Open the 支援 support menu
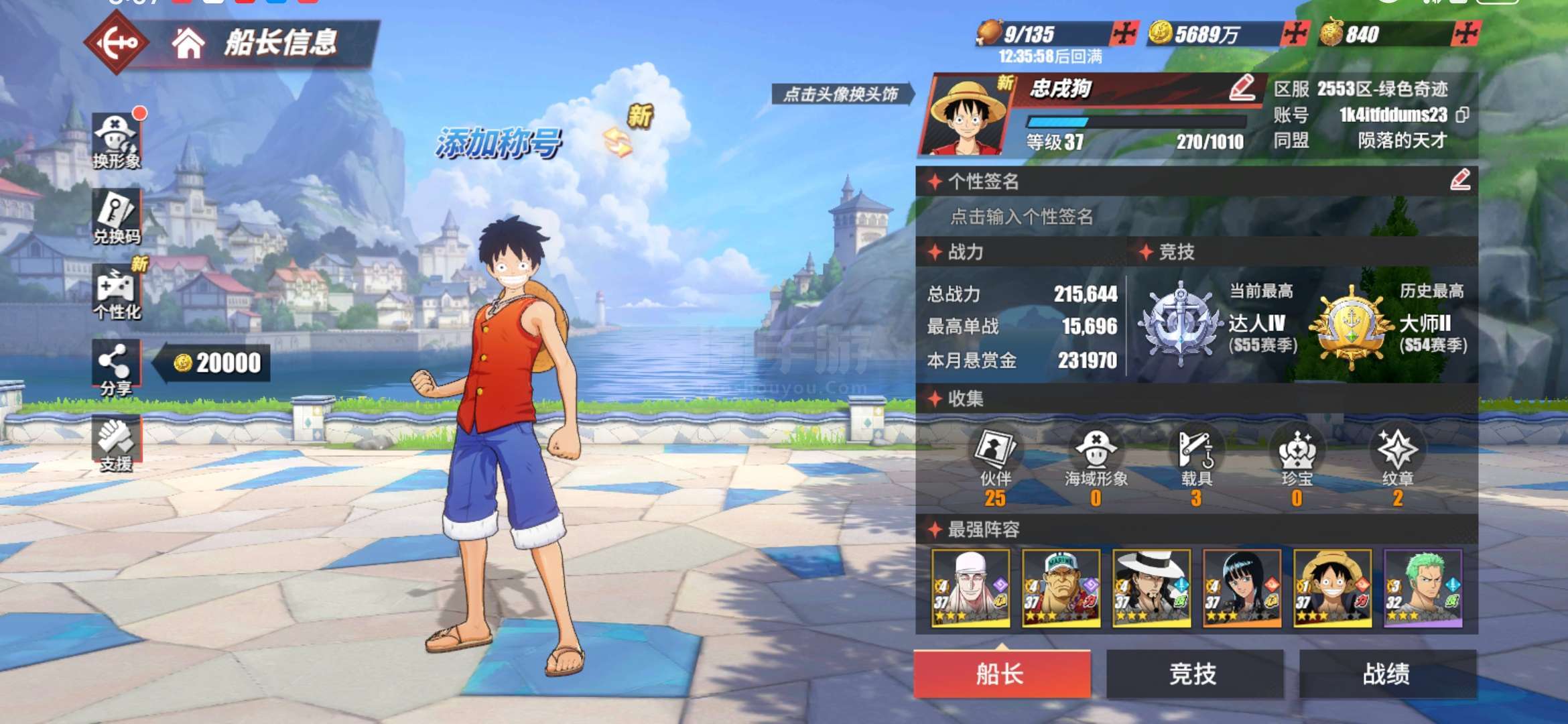Image resolution: width=1568 pixels, height=724 pixels. pos(116,444)
